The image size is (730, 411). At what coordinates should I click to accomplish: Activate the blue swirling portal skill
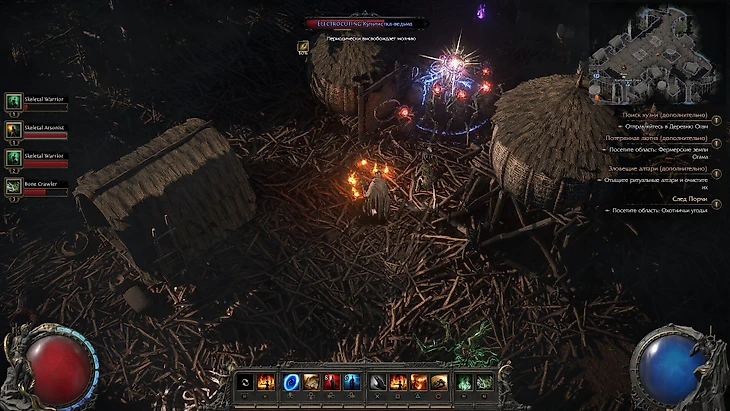click(290, 381)
